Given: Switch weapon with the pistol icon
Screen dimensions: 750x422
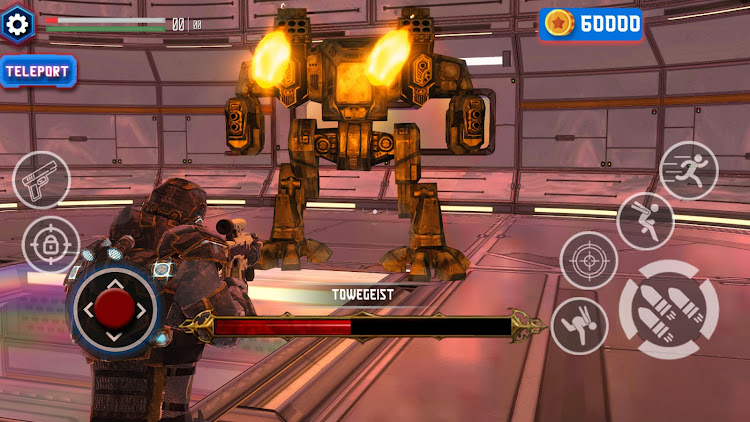Looking at the screenshot, I should click(42, 180).
